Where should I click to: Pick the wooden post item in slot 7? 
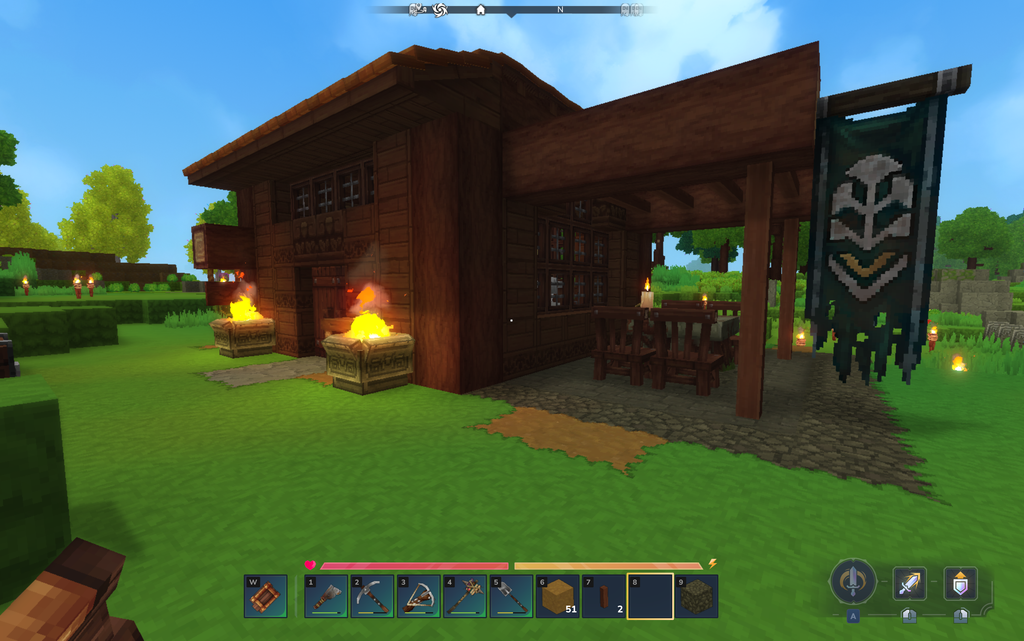coord(603,596)
